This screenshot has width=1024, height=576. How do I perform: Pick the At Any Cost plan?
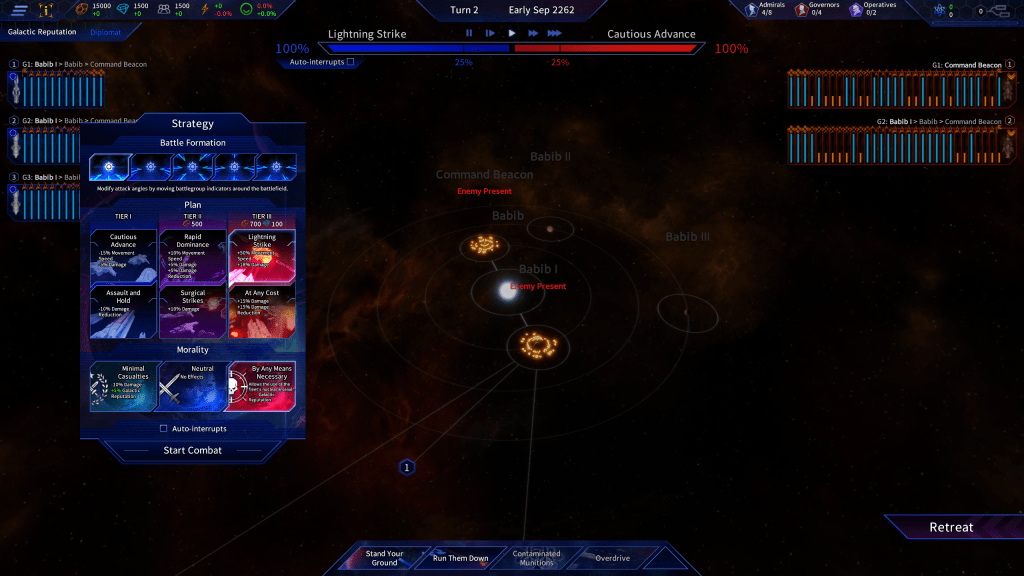pos(262,312)
